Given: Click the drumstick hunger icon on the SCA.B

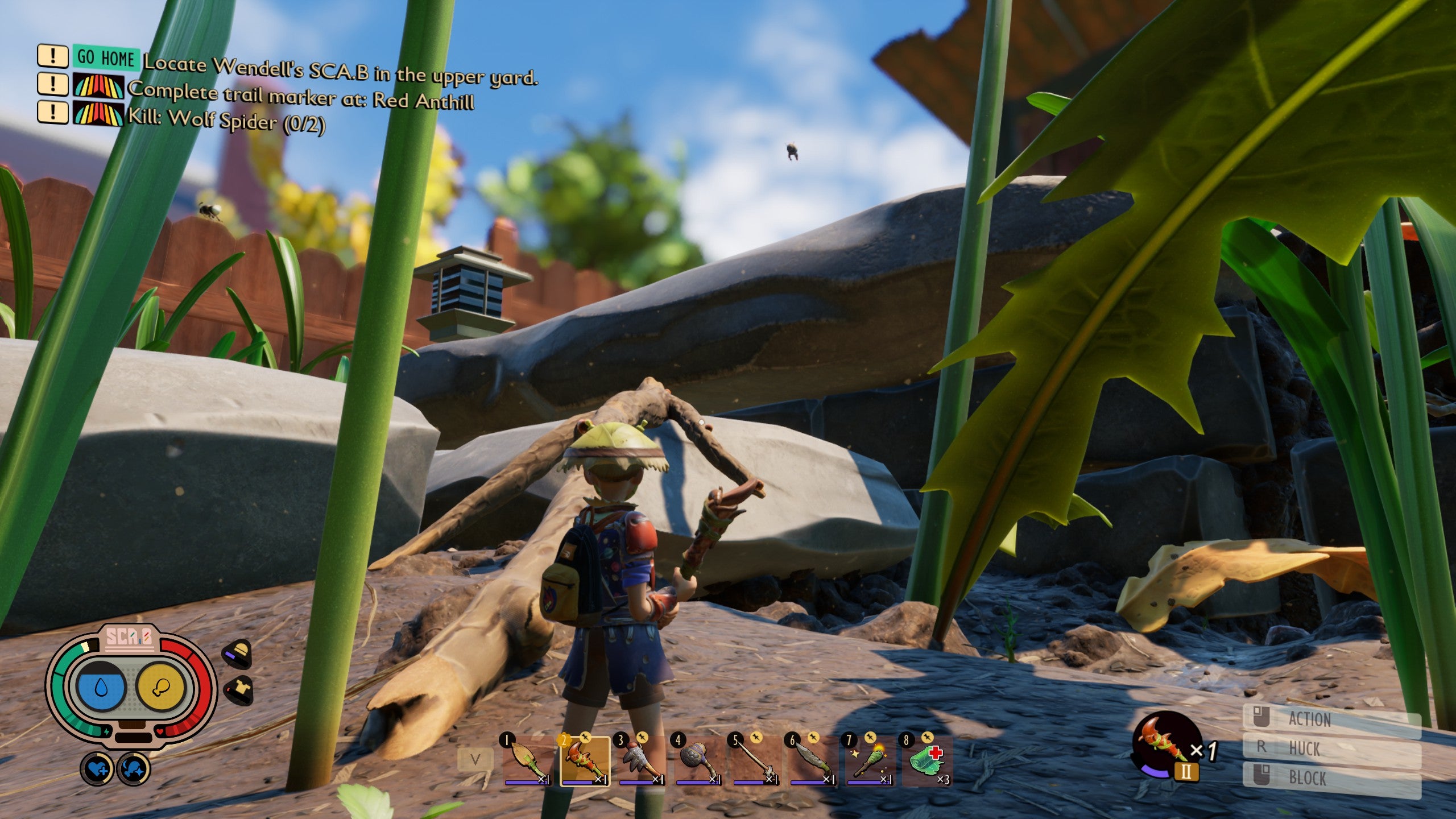Looking at the screenshot, I should [x=160, y=687].
